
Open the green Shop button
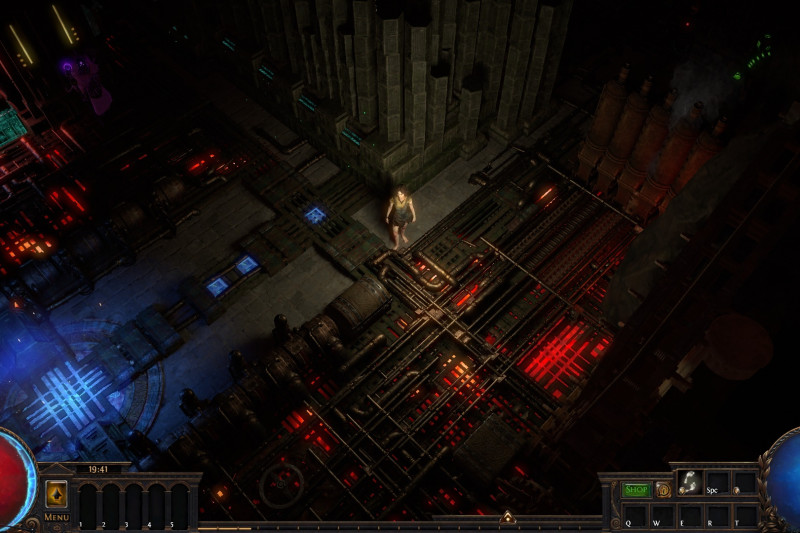tap(636, 490)
